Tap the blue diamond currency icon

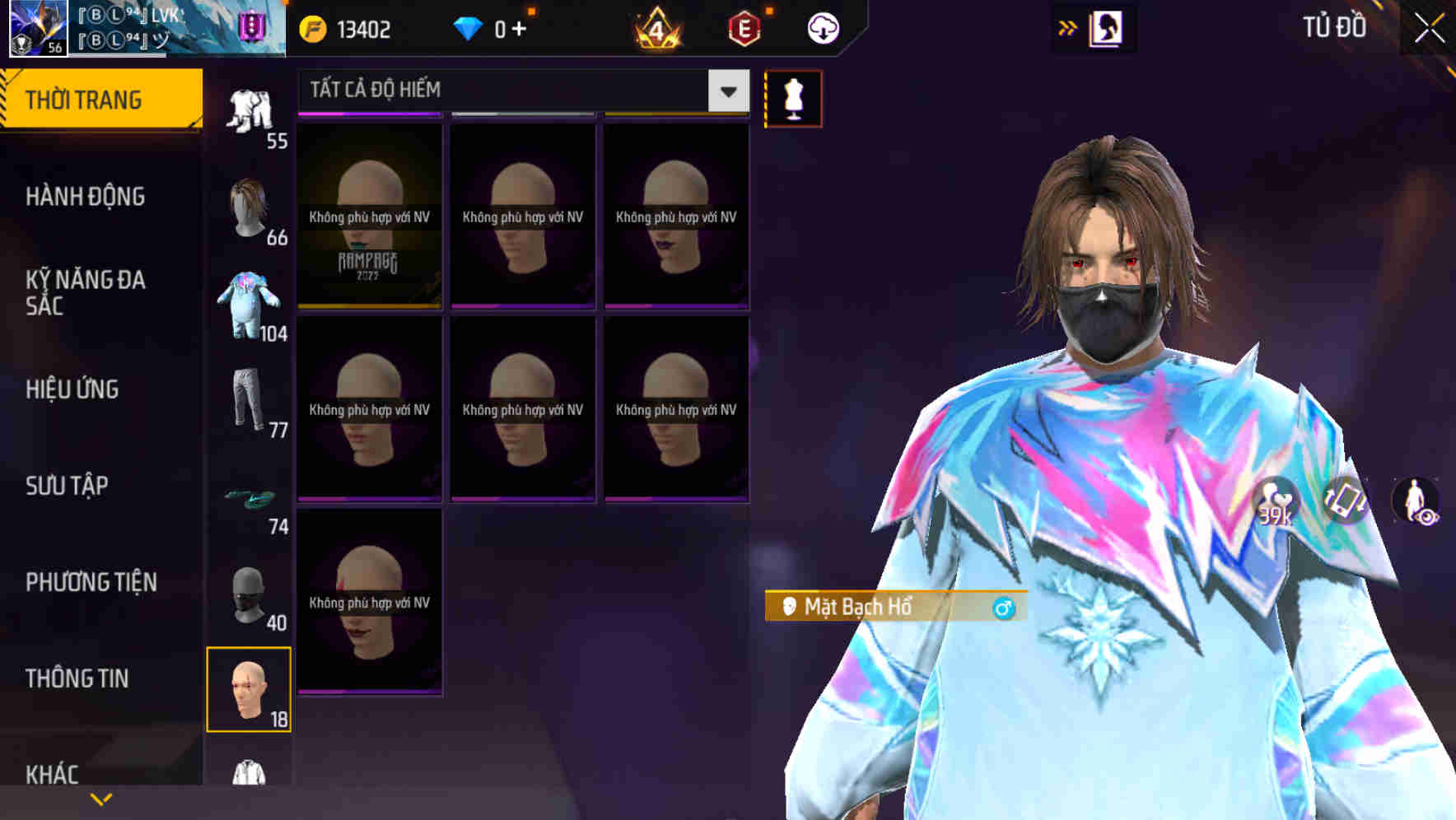[468, 27]
